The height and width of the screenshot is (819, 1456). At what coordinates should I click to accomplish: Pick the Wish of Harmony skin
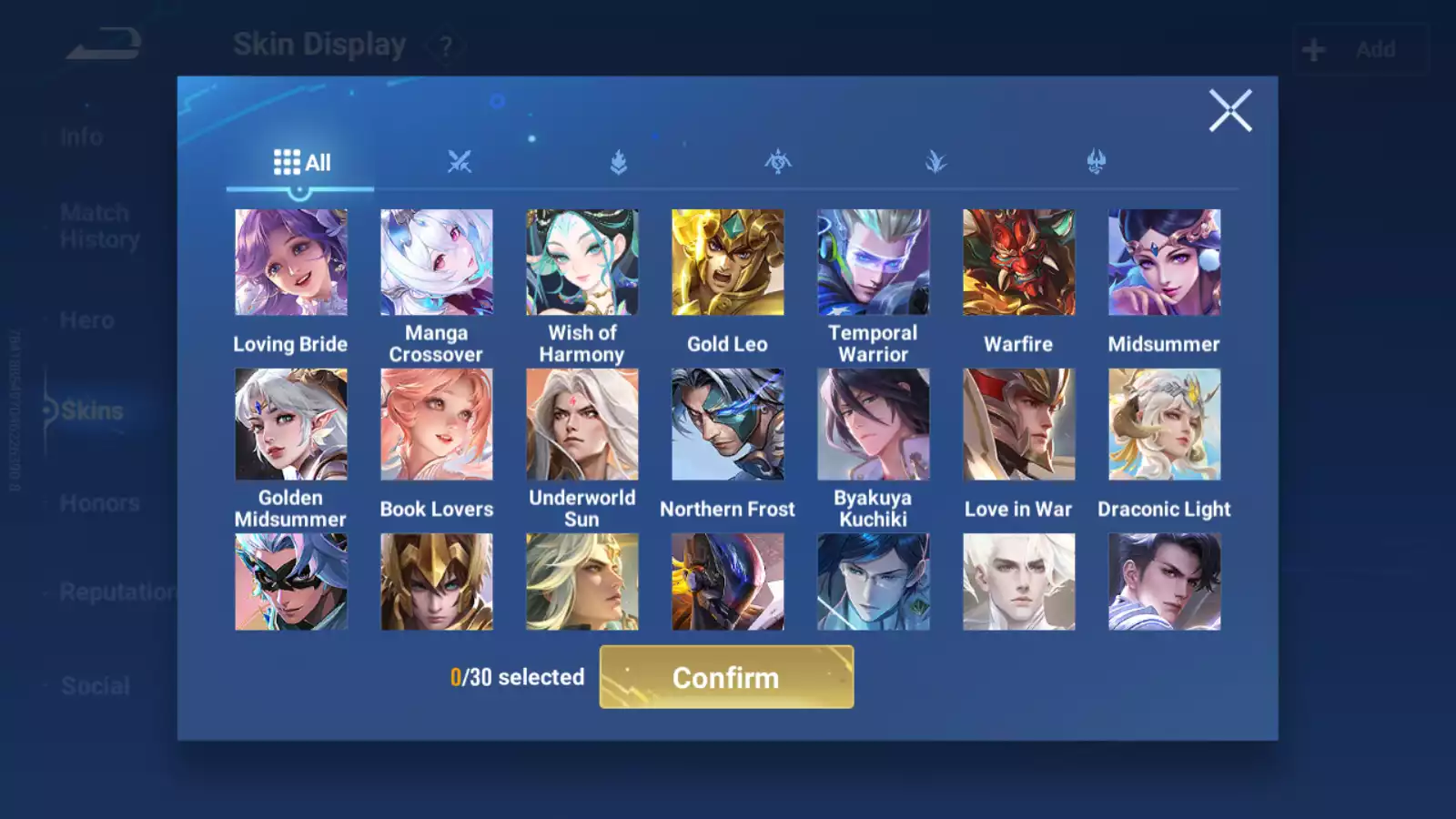tap(582, 263)
